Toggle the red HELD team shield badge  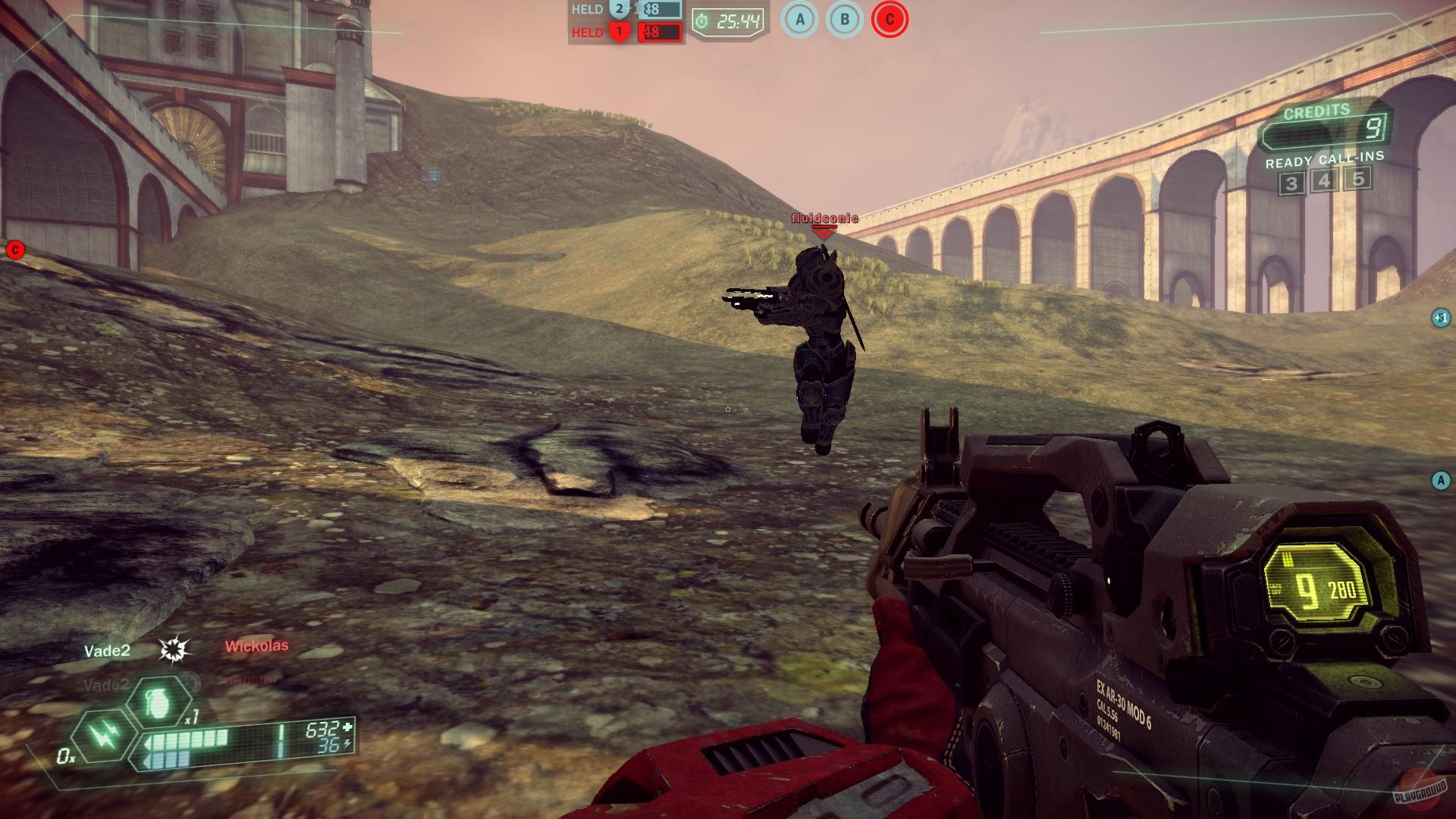tap(620, 33)
